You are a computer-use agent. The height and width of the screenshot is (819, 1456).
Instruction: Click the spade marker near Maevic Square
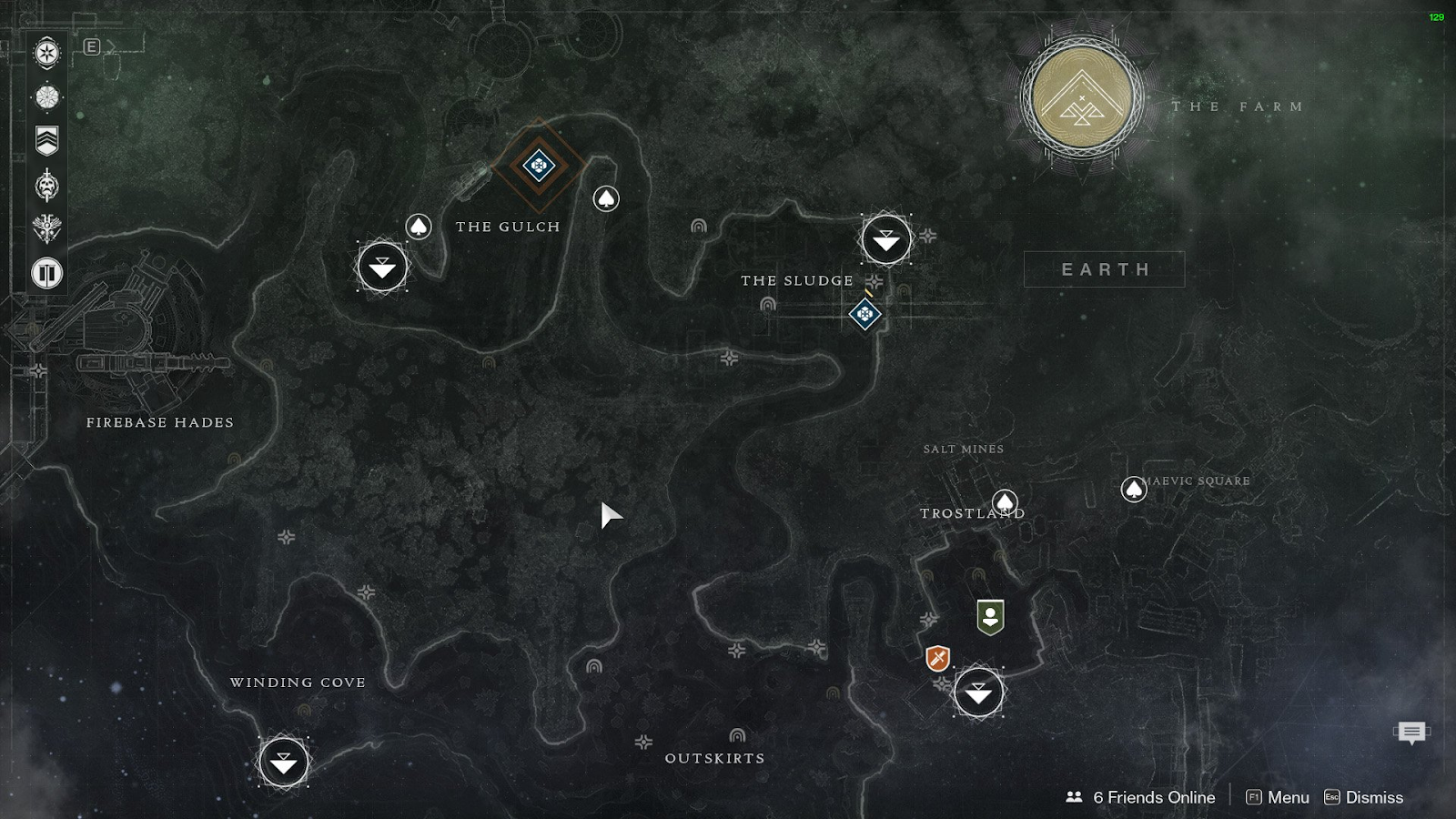pyautogui.click(x=1133, y=490)
